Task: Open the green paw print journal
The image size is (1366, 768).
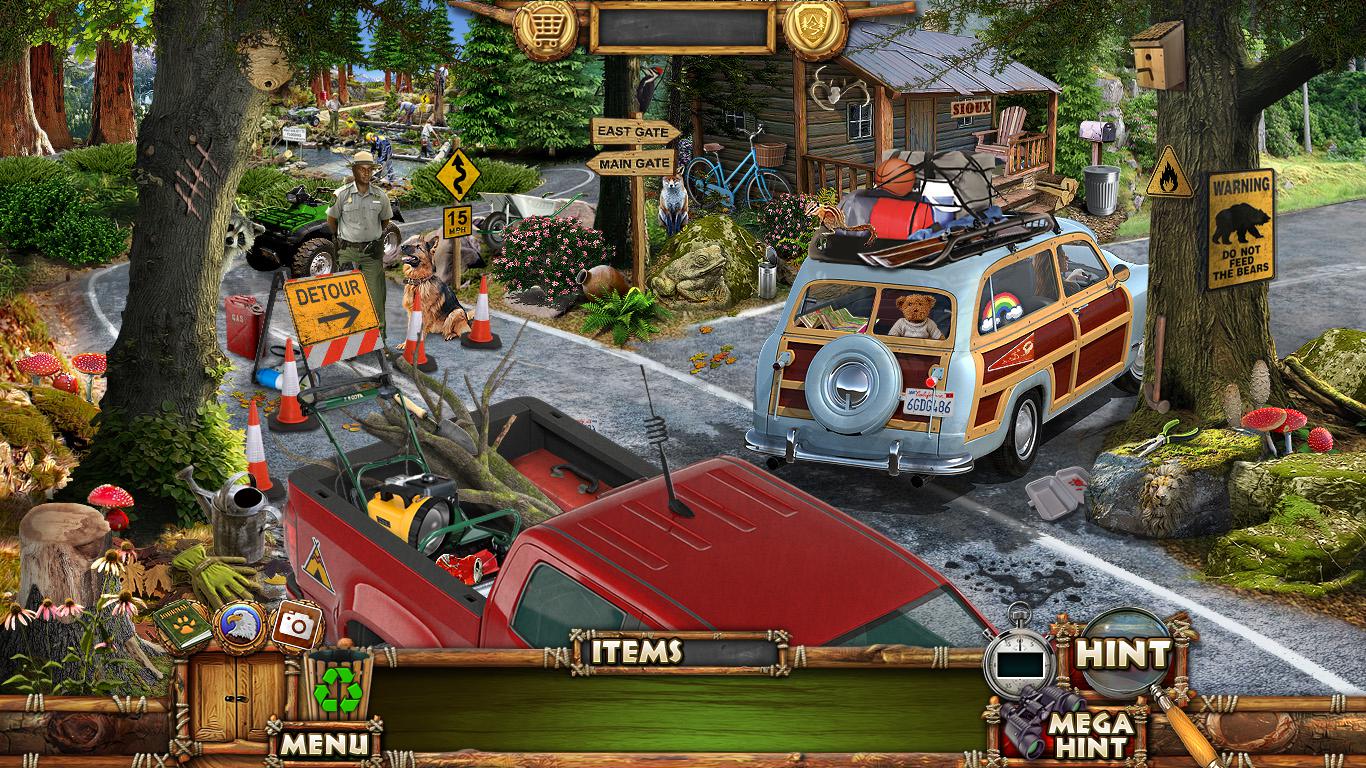Action: [x=183, y=624]
